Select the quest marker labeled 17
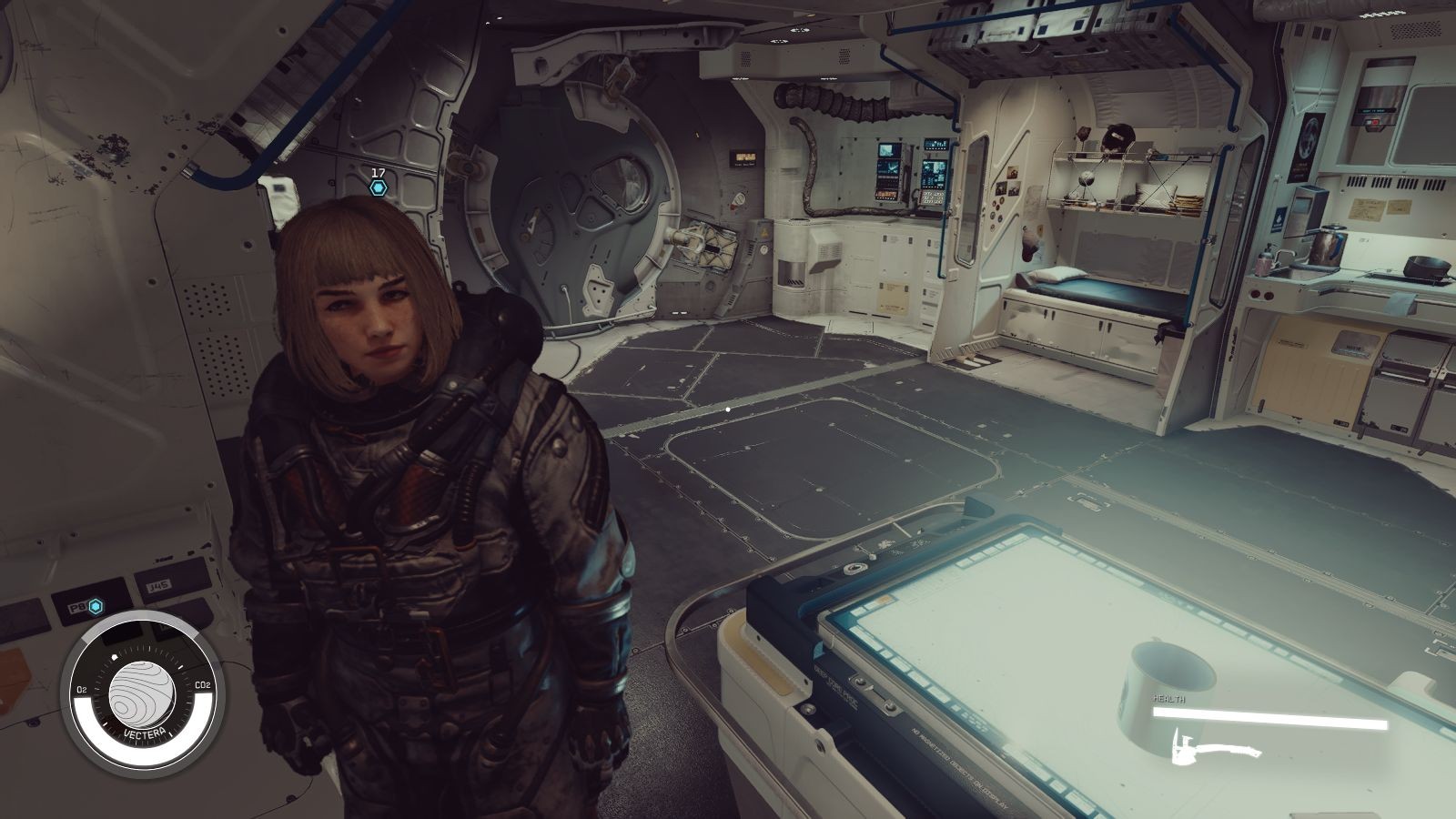The width and height of the screenshot is (1456, 819). [x=379, y=187]
